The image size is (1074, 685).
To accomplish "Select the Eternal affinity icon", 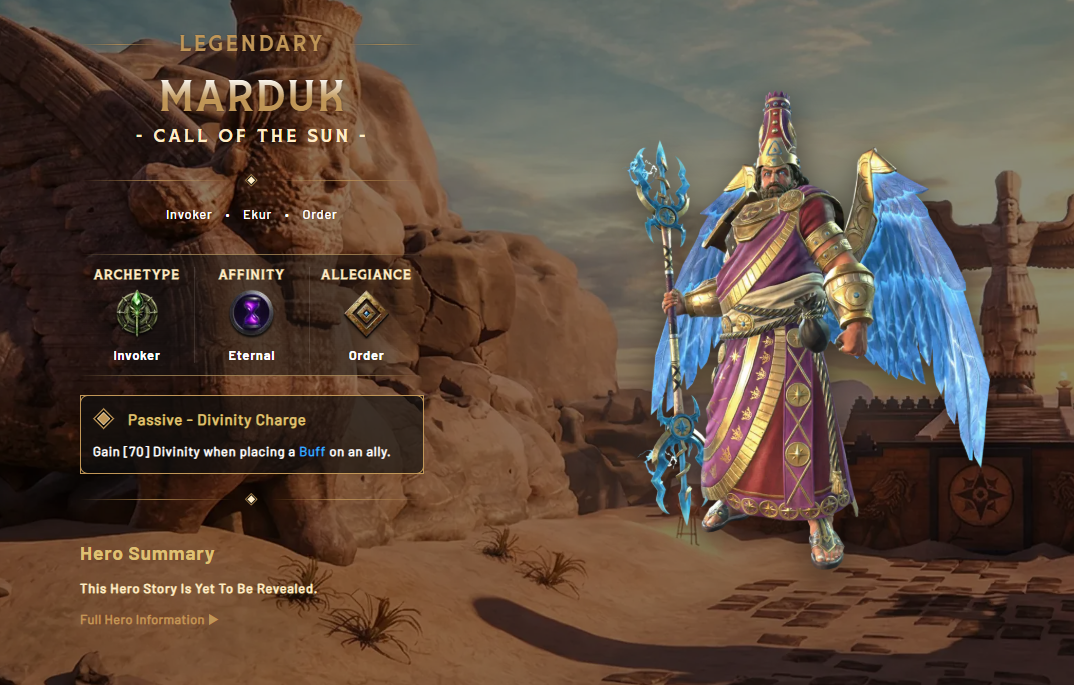I will [252, 314].
